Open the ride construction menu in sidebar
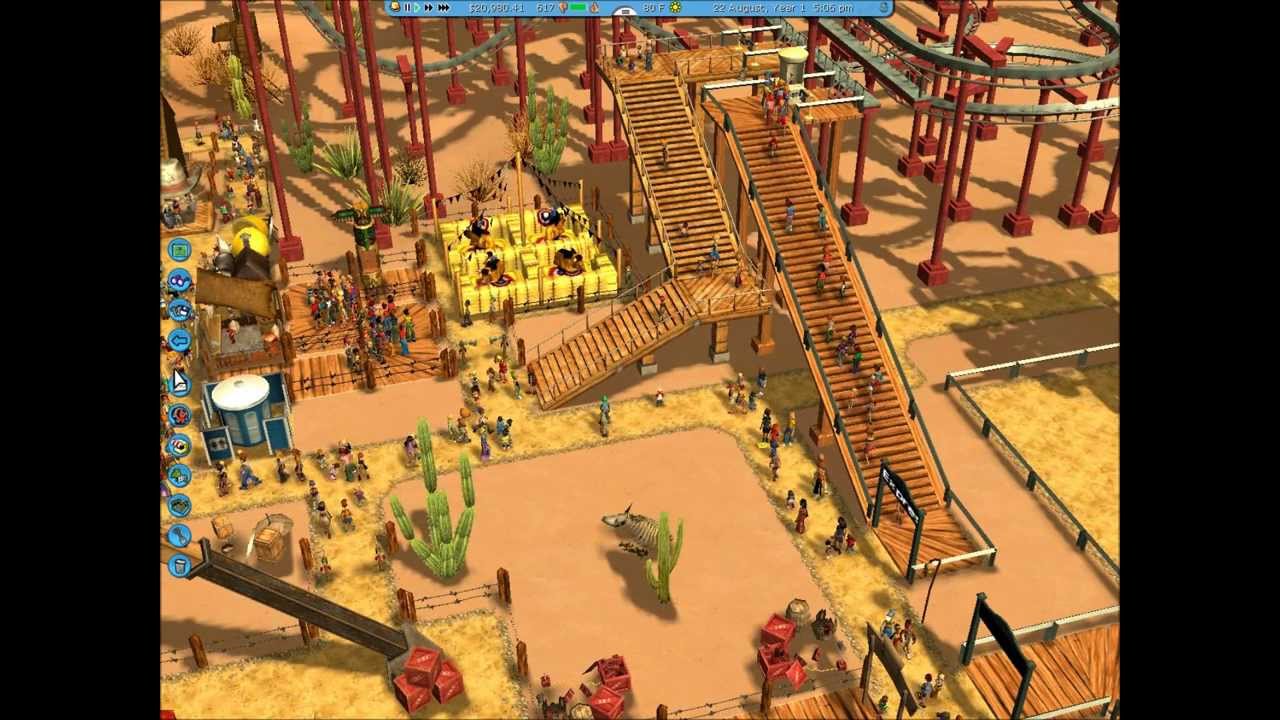This screenshot has height=720, width=1280. pyautogui.click(x=180, y=281)
